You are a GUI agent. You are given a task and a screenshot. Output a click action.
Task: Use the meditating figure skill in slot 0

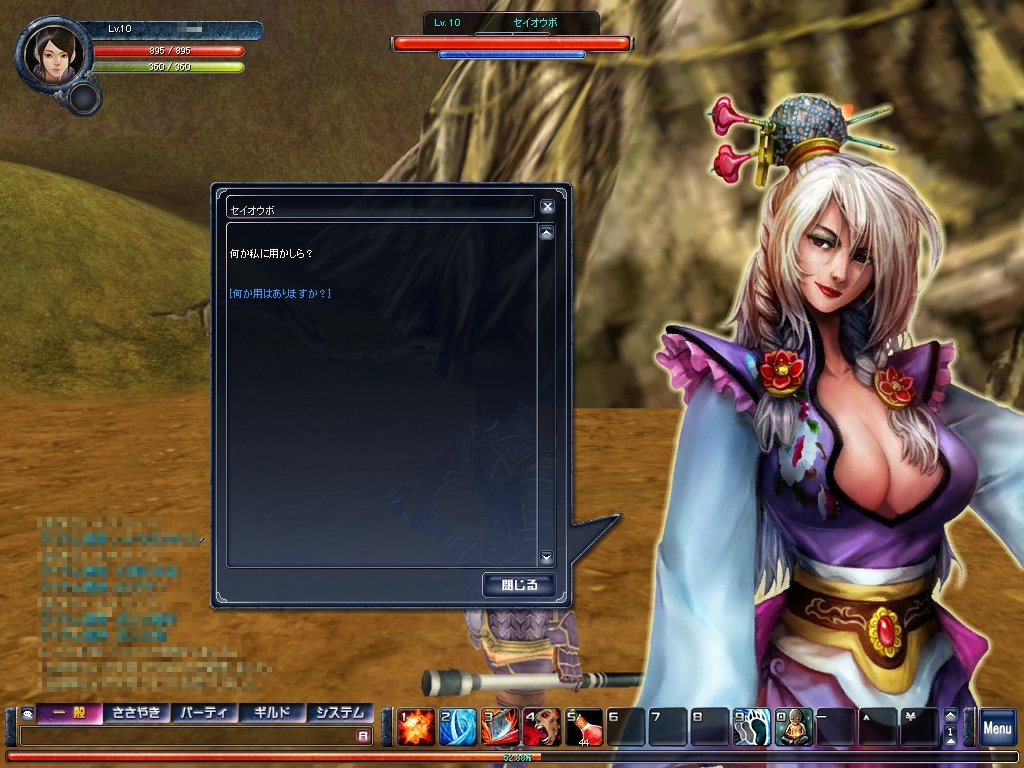click(x=793, y=727)
